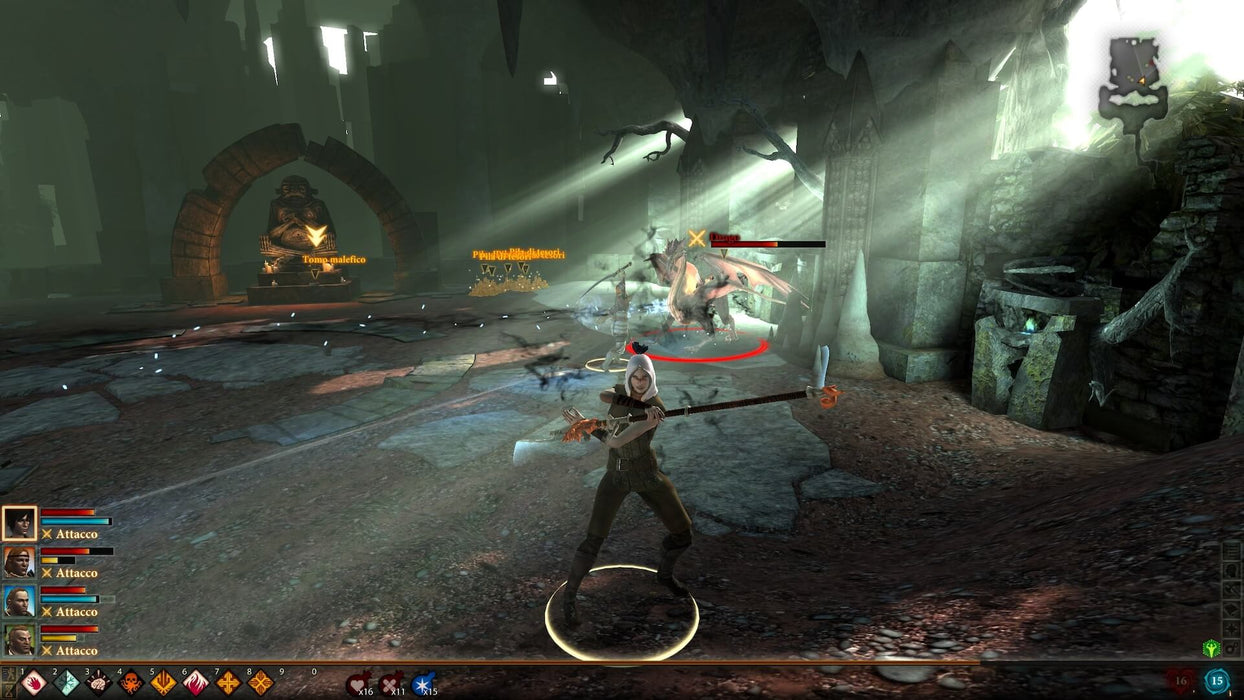Drink the health potion with x16 count
This screenshot has width=1244, height=700.
[x=358, y=684]
